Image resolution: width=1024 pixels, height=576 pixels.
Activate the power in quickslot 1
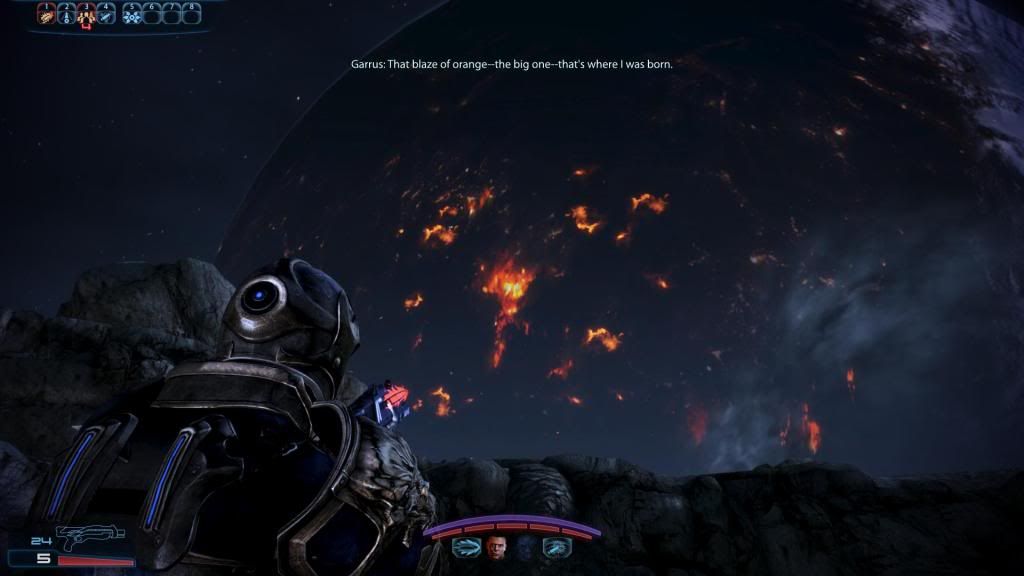[45, 14]
